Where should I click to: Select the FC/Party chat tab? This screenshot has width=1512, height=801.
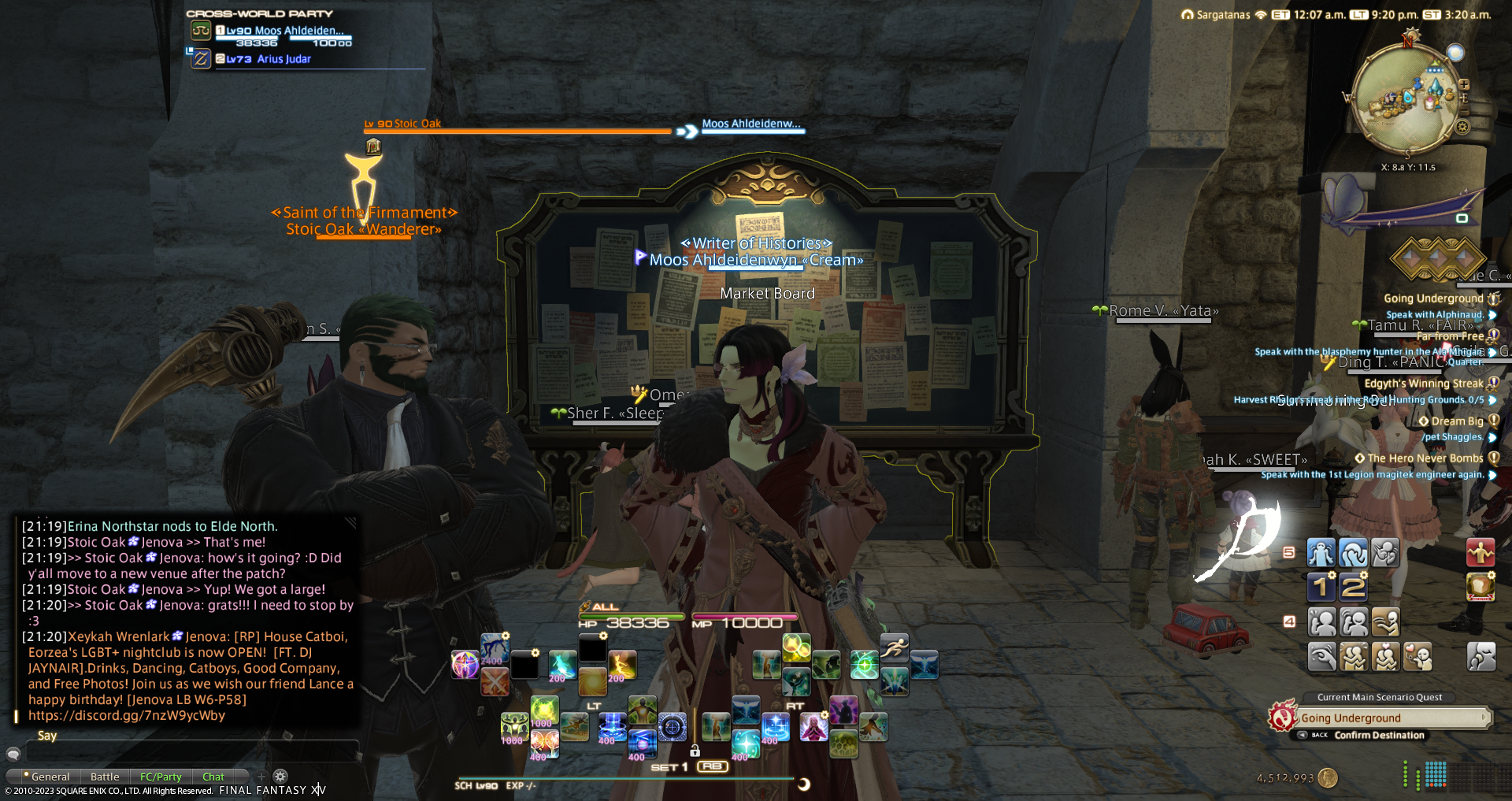click(161, 777)
